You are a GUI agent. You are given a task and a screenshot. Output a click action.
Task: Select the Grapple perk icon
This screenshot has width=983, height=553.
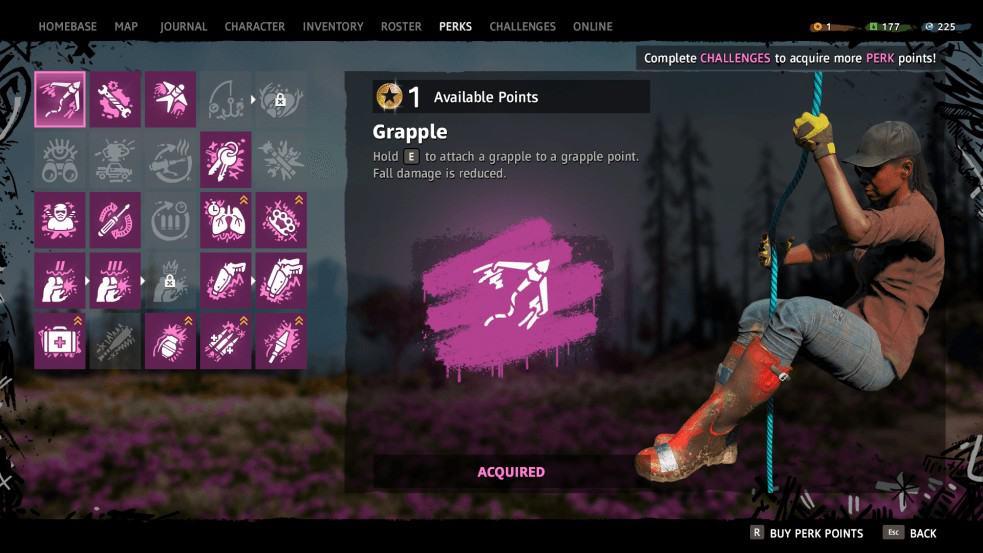click(60, 98)
